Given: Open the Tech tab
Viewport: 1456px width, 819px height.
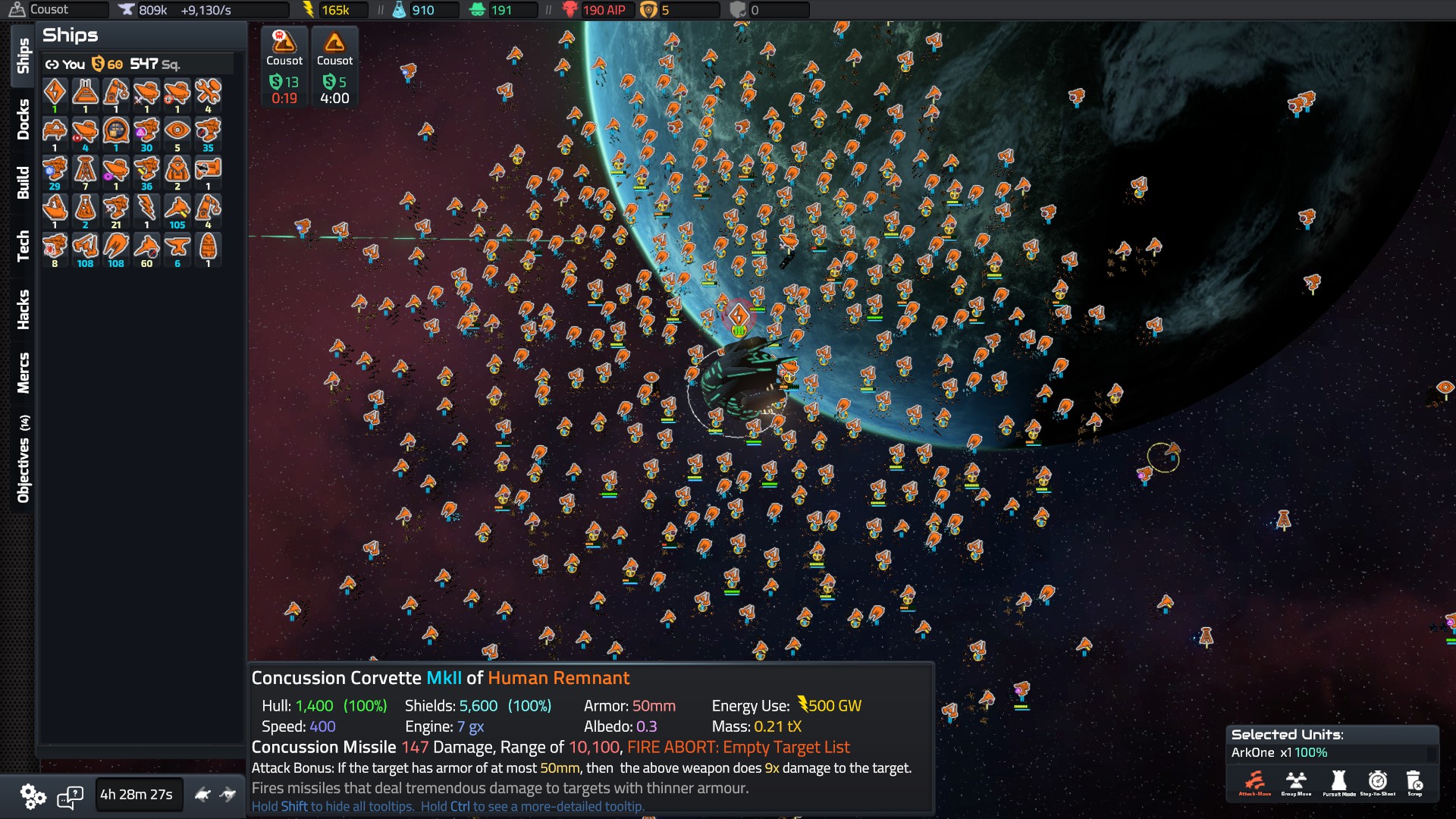Looking at the screenshot, I should pyautogui.click(x=23, y=246).
